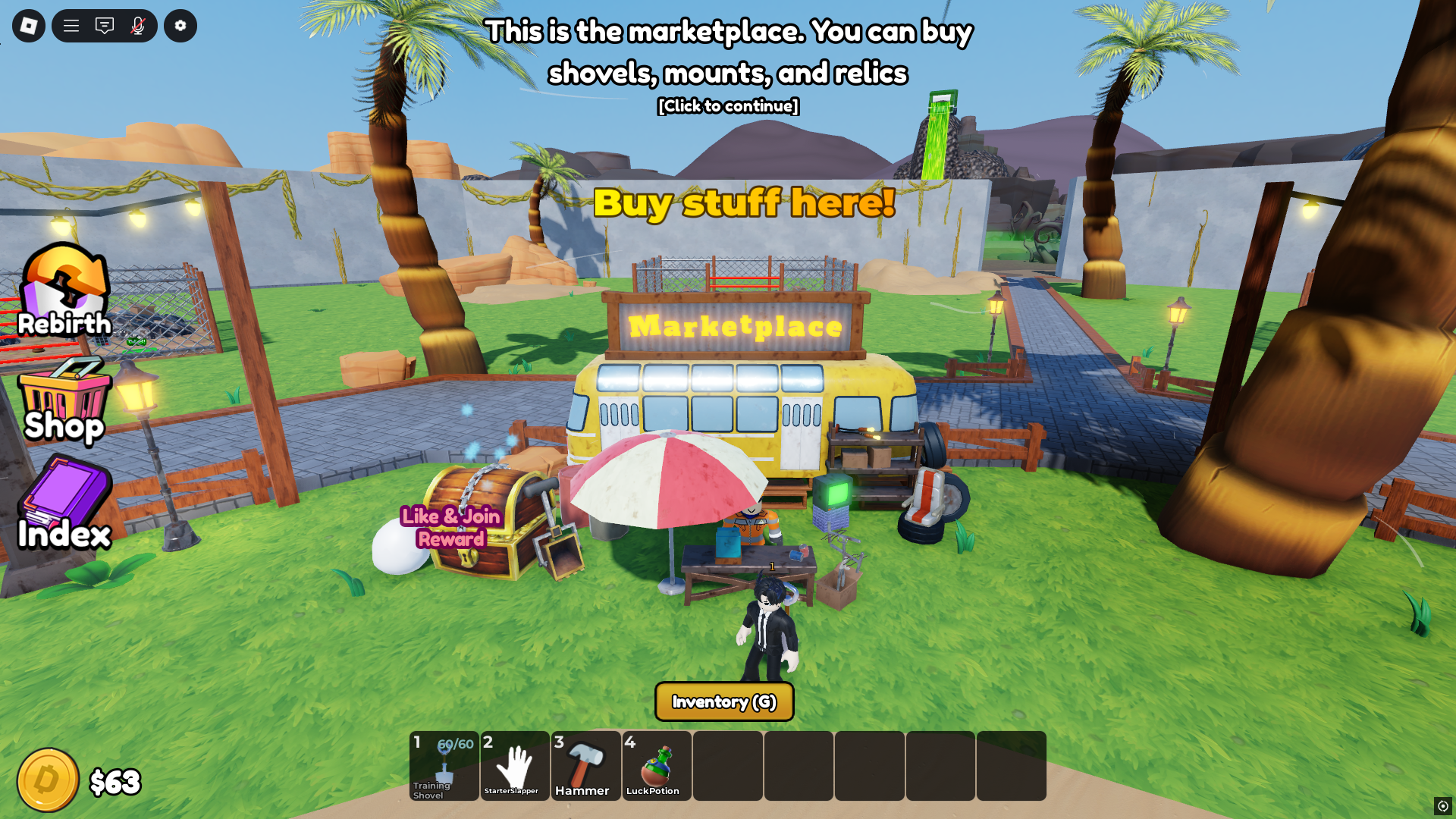Toggle the chat bubble panel
This screenshot has height=819, width=1456.
104,25
